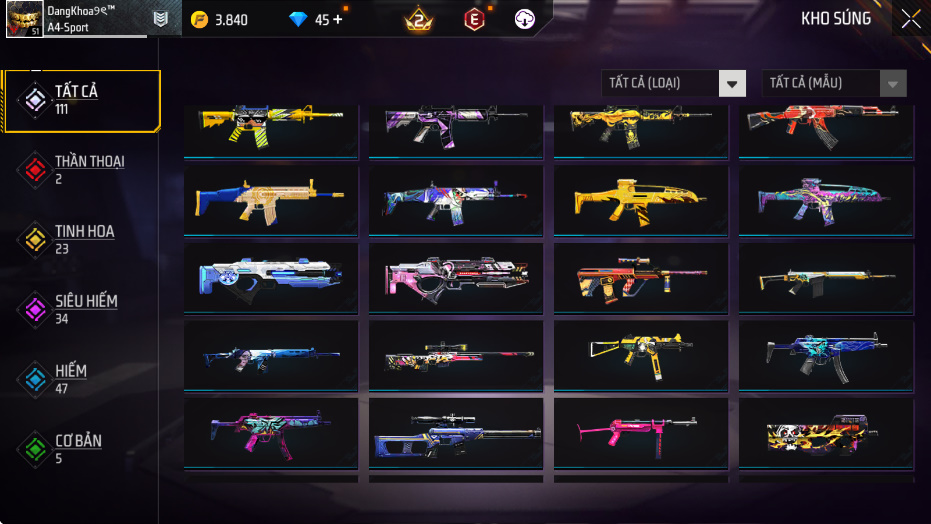
Task: Close the weapon vault screen
Action: pyautogui.click(x=911, y=19)
